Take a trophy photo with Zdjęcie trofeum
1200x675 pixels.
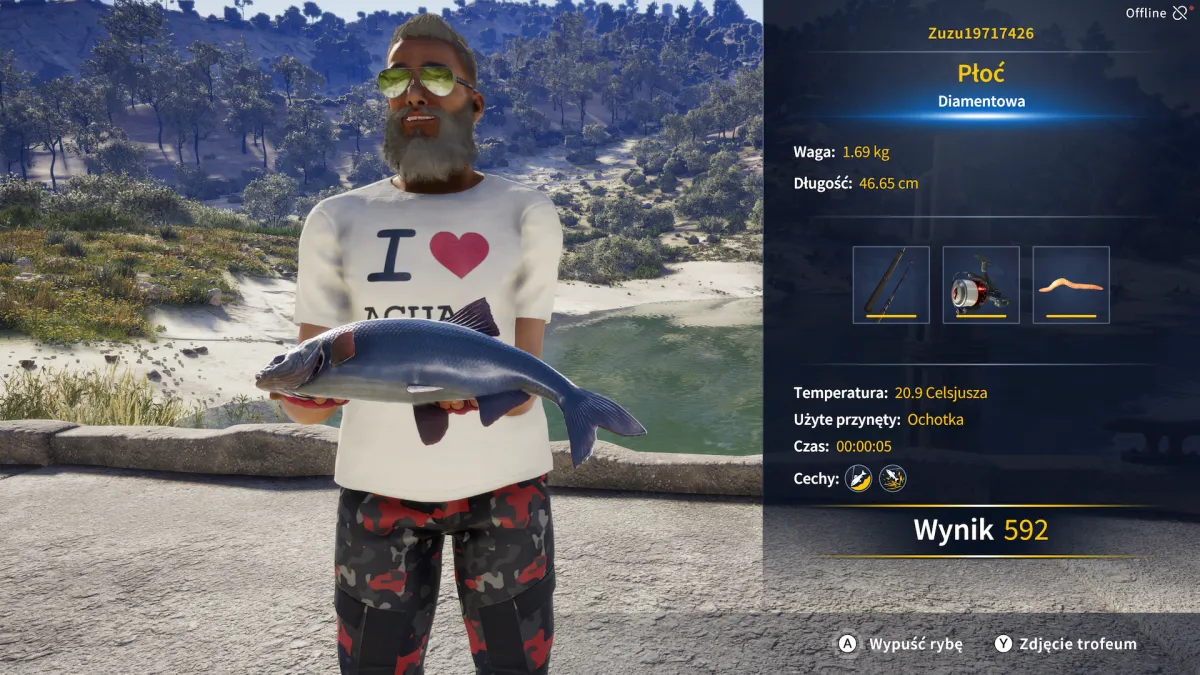point(1066,644)
